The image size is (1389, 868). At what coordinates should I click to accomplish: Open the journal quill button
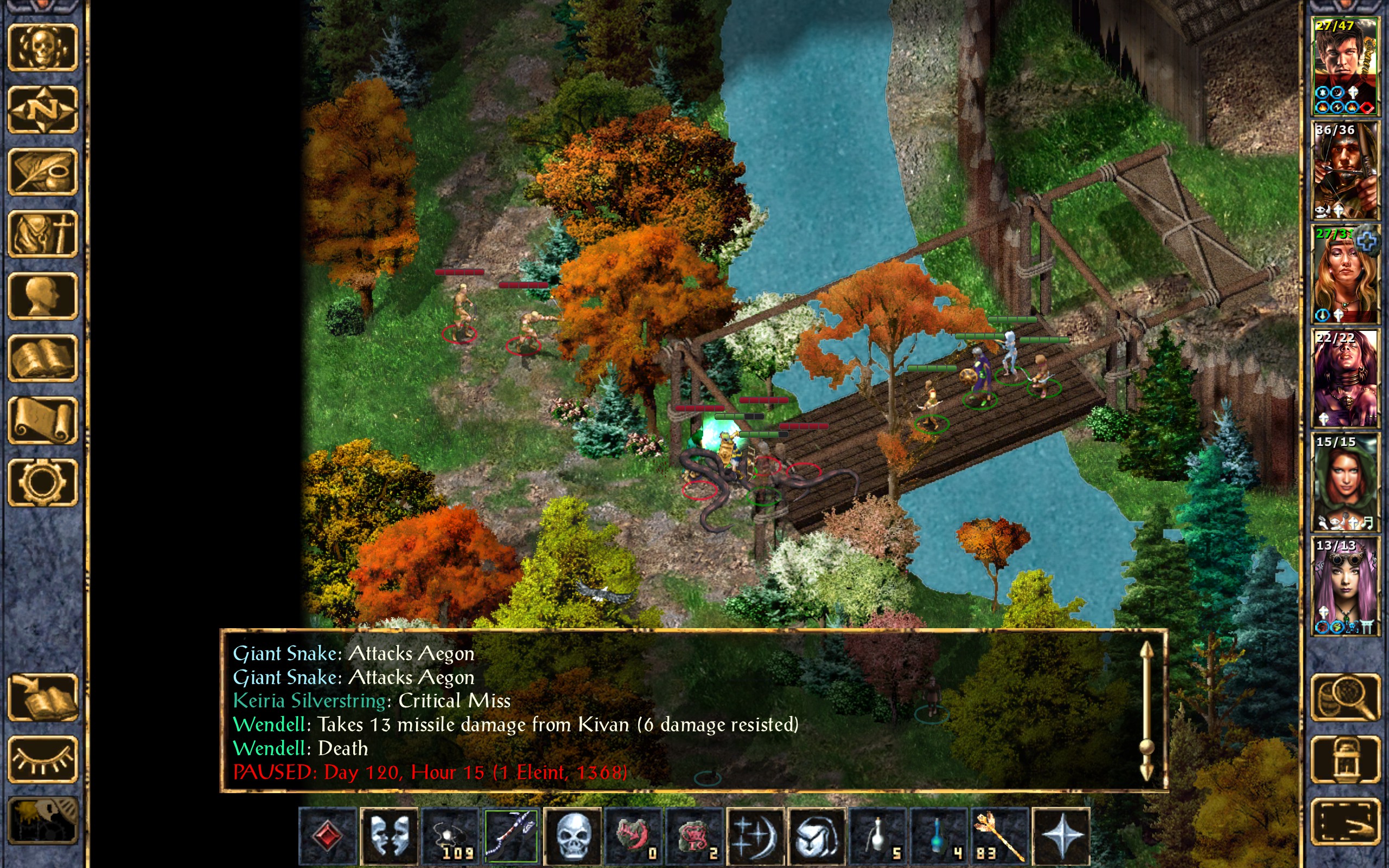coord(42,171)
